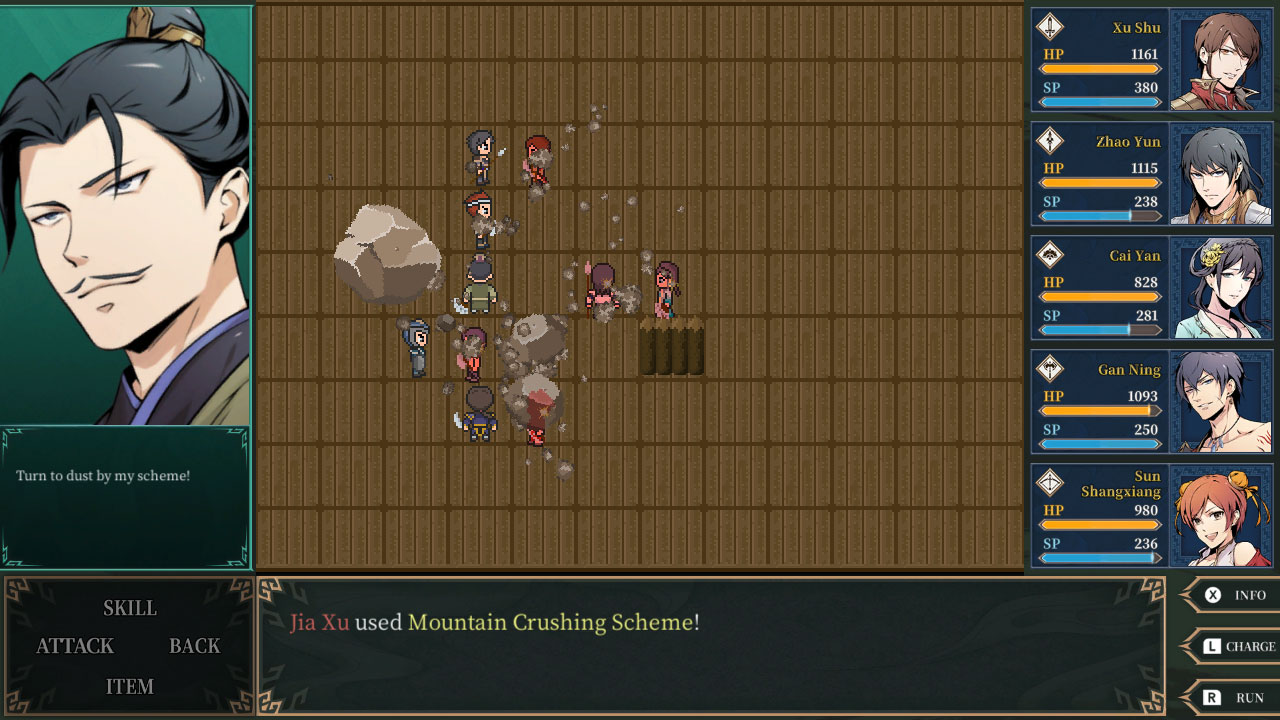Click Xu Shu's orange HP bar
The height and width of the screenshot is (720, 1280).
[1100, 68]
